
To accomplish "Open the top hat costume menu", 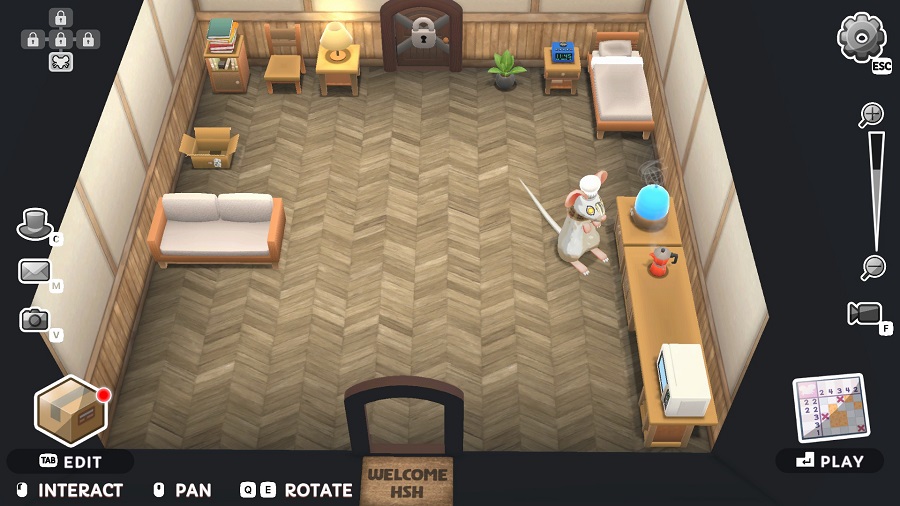I will click(35, 224).
